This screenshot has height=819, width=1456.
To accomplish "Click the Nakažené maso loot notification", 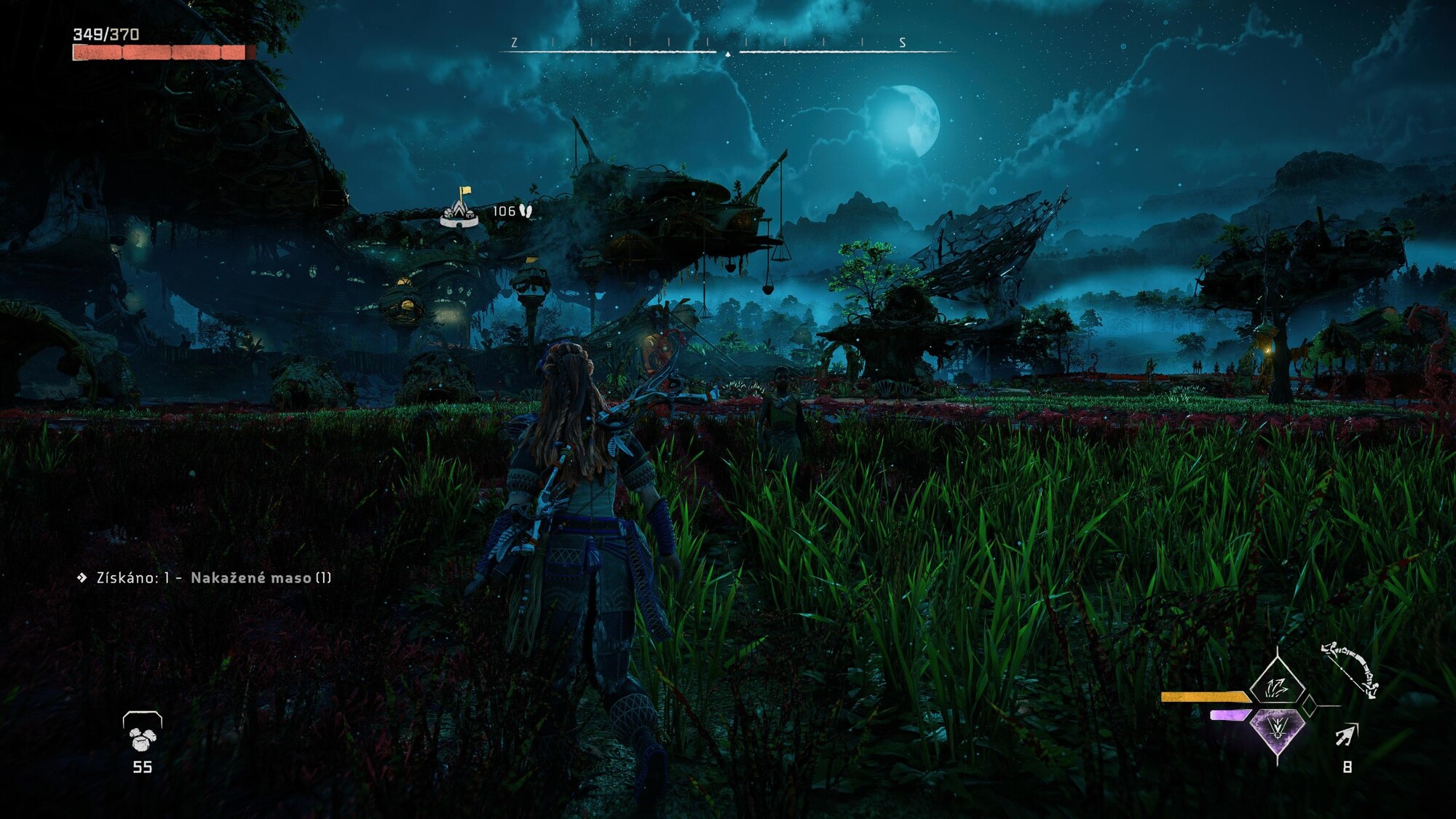I will tap(205, 578).
